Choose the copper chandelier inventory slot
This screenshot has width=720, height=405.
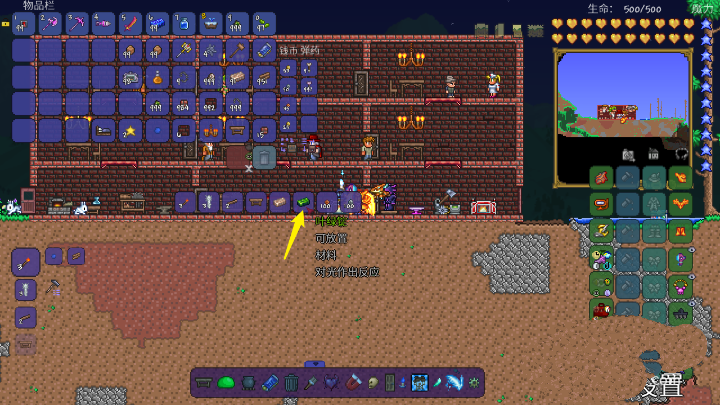pos(211,130)
